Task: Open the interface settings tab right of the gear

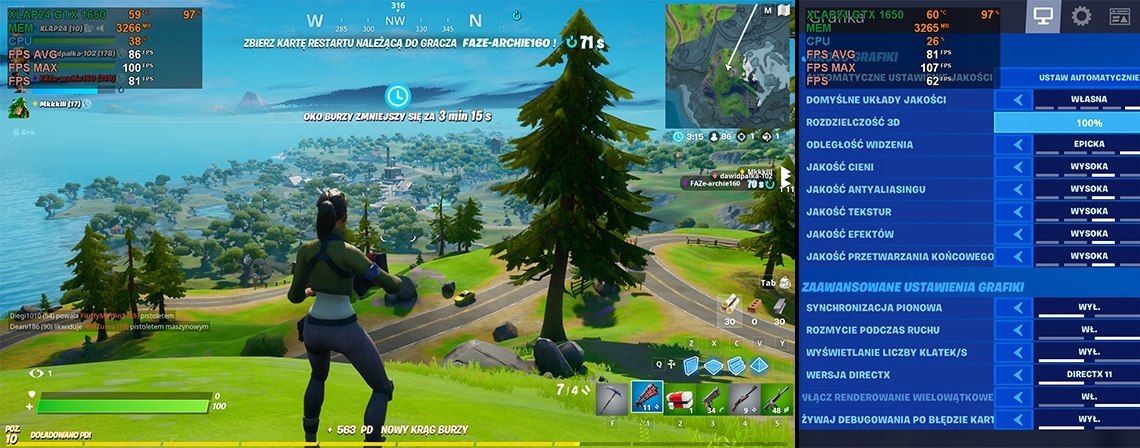Action: [x=1120, y=16]
